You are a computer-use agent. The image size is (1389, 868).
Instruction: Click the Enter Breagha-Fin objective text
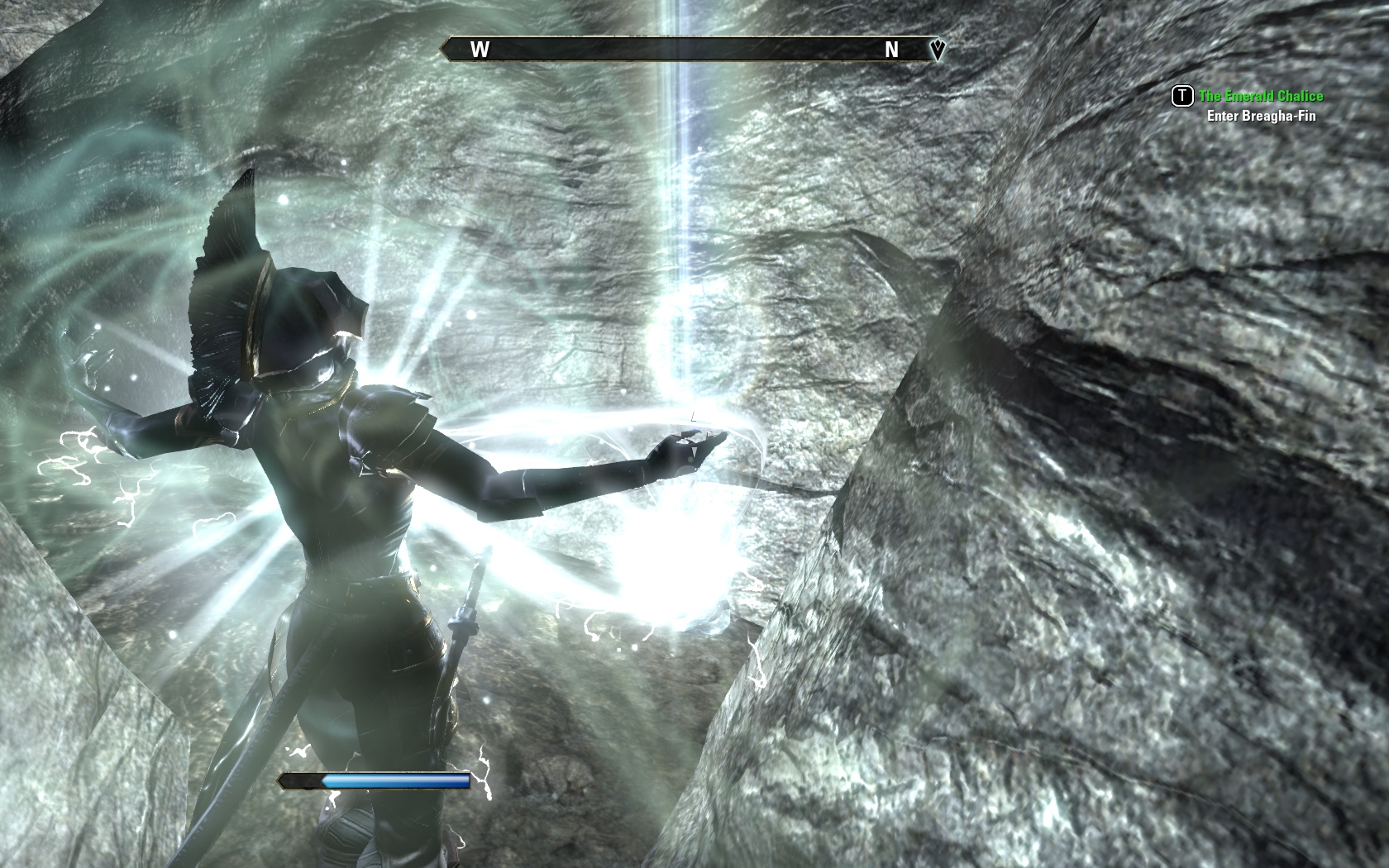pyautogui.click(x=1260, y=116)
